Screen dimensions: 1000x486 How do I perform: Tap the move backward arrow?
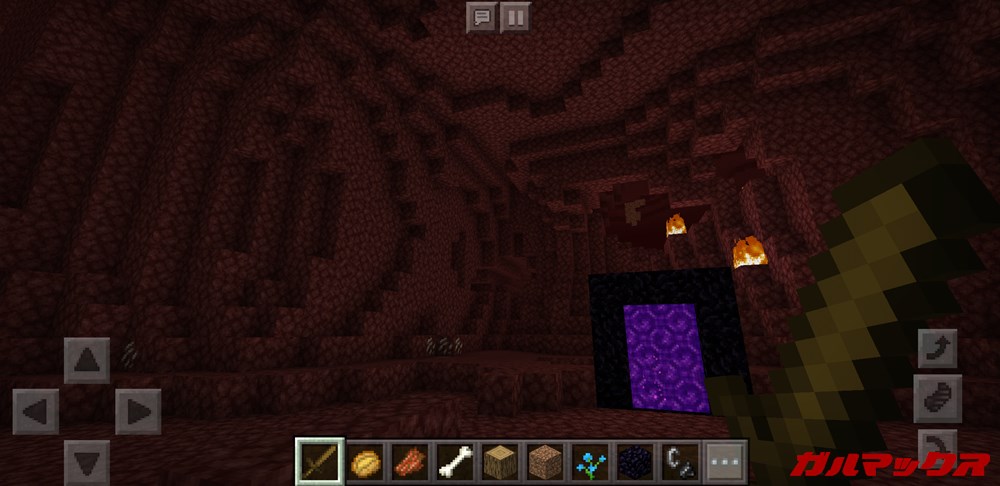pos(87,461)
